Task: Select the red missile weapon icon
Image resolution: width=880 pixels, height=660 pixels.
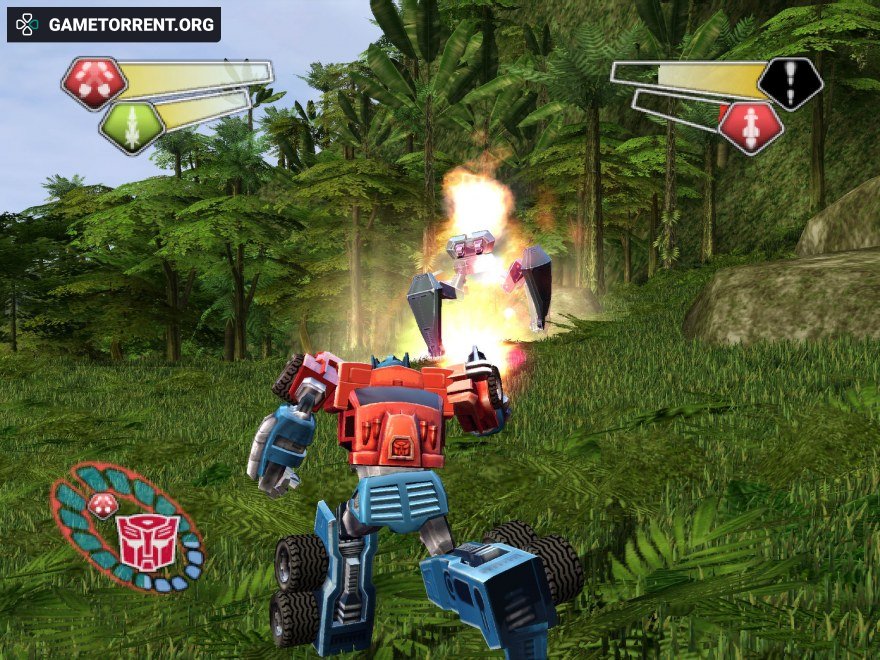Action: point(751,128)
